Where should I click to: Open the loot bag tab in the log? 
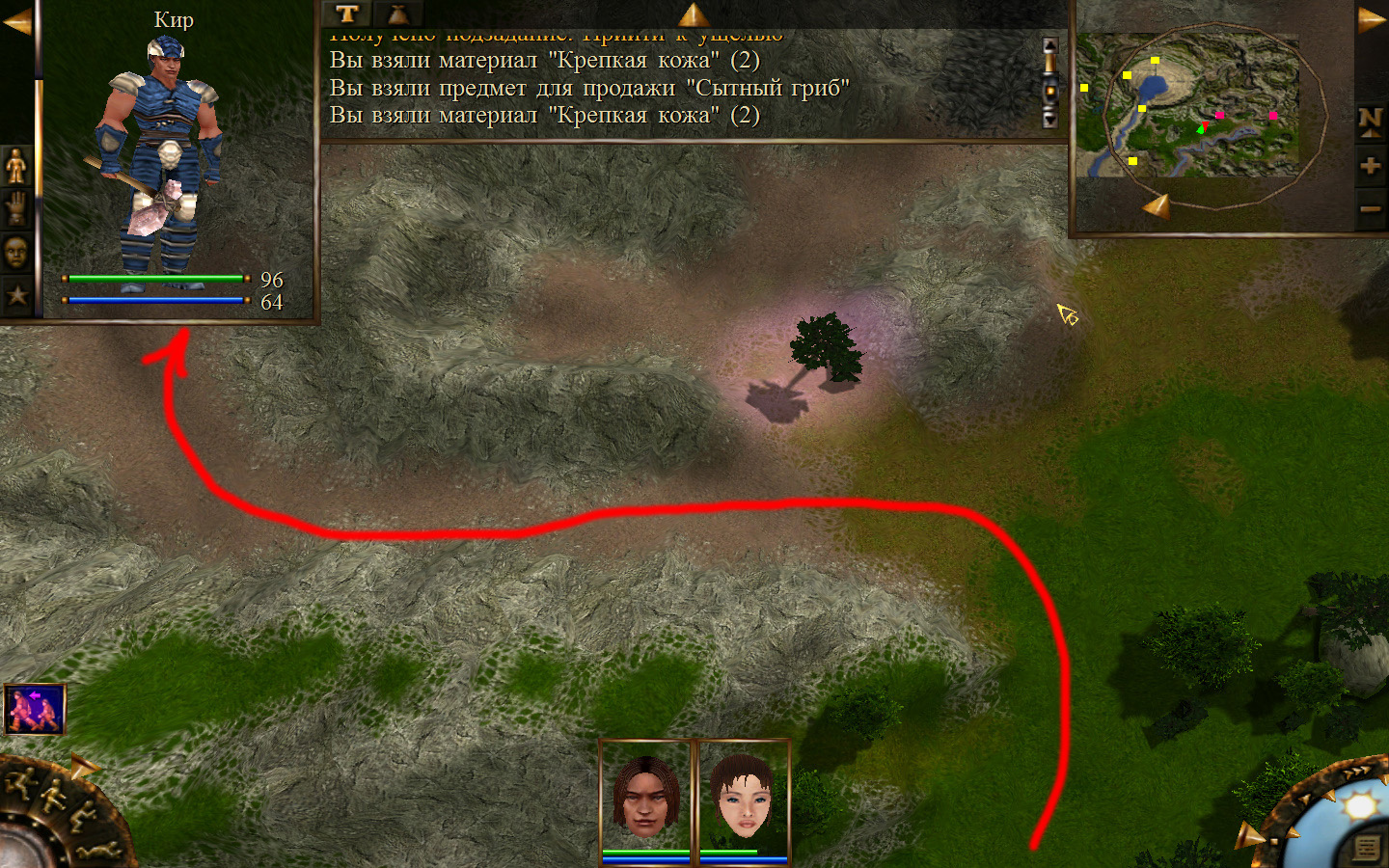(x=397, y=14)
